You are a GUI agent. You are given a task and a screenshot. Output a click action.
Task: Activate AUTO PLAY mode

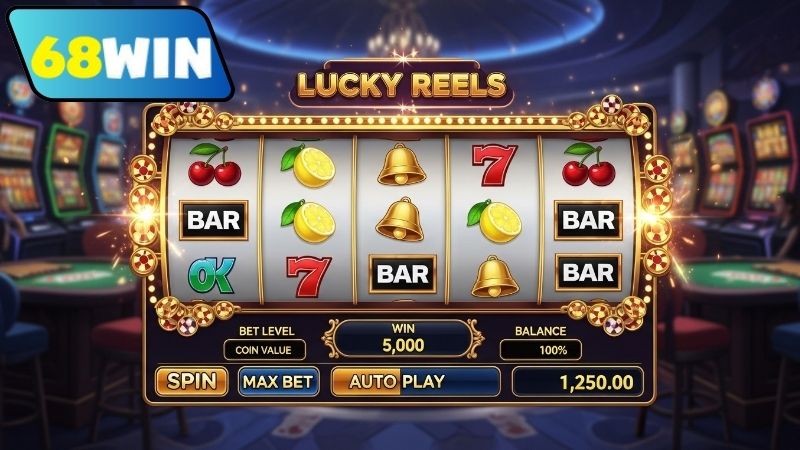tap(415, 381)
